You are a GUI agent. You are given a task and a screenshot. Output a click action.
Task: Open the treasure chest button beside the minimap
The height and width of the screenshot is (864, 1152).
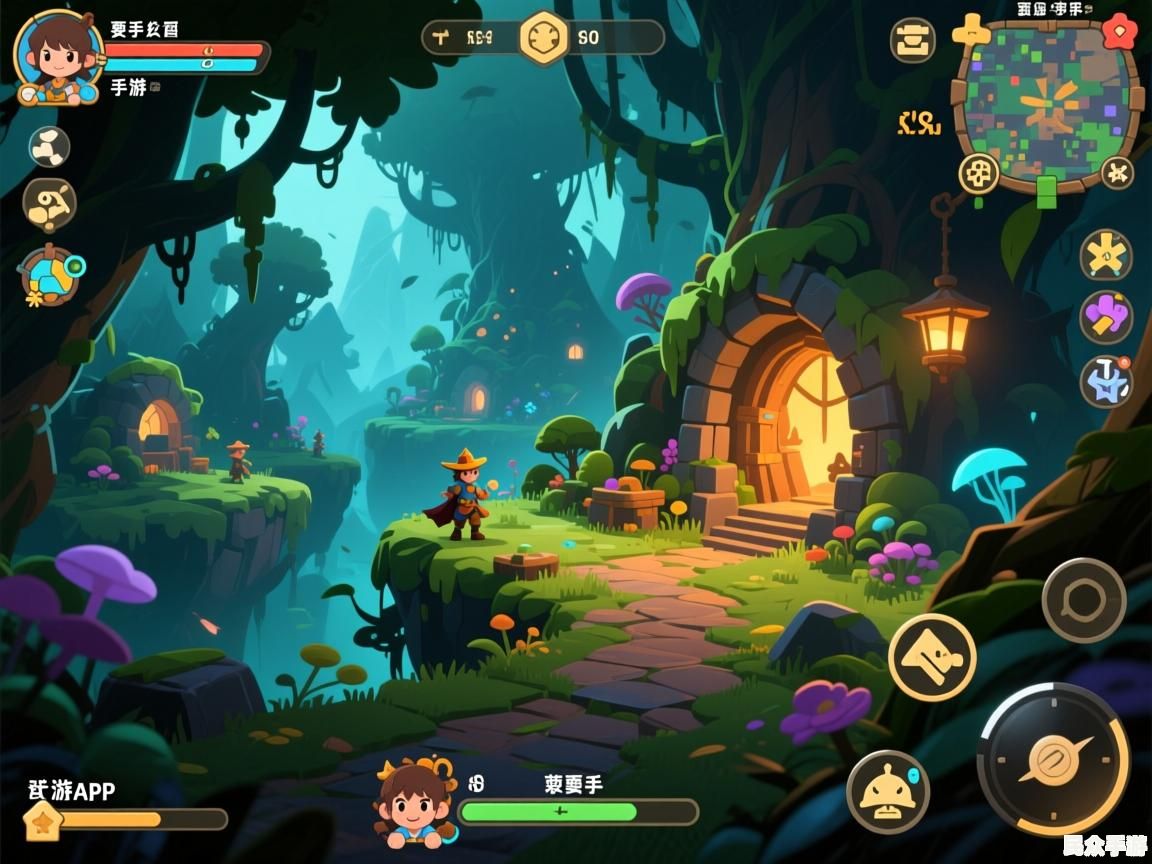913,41
